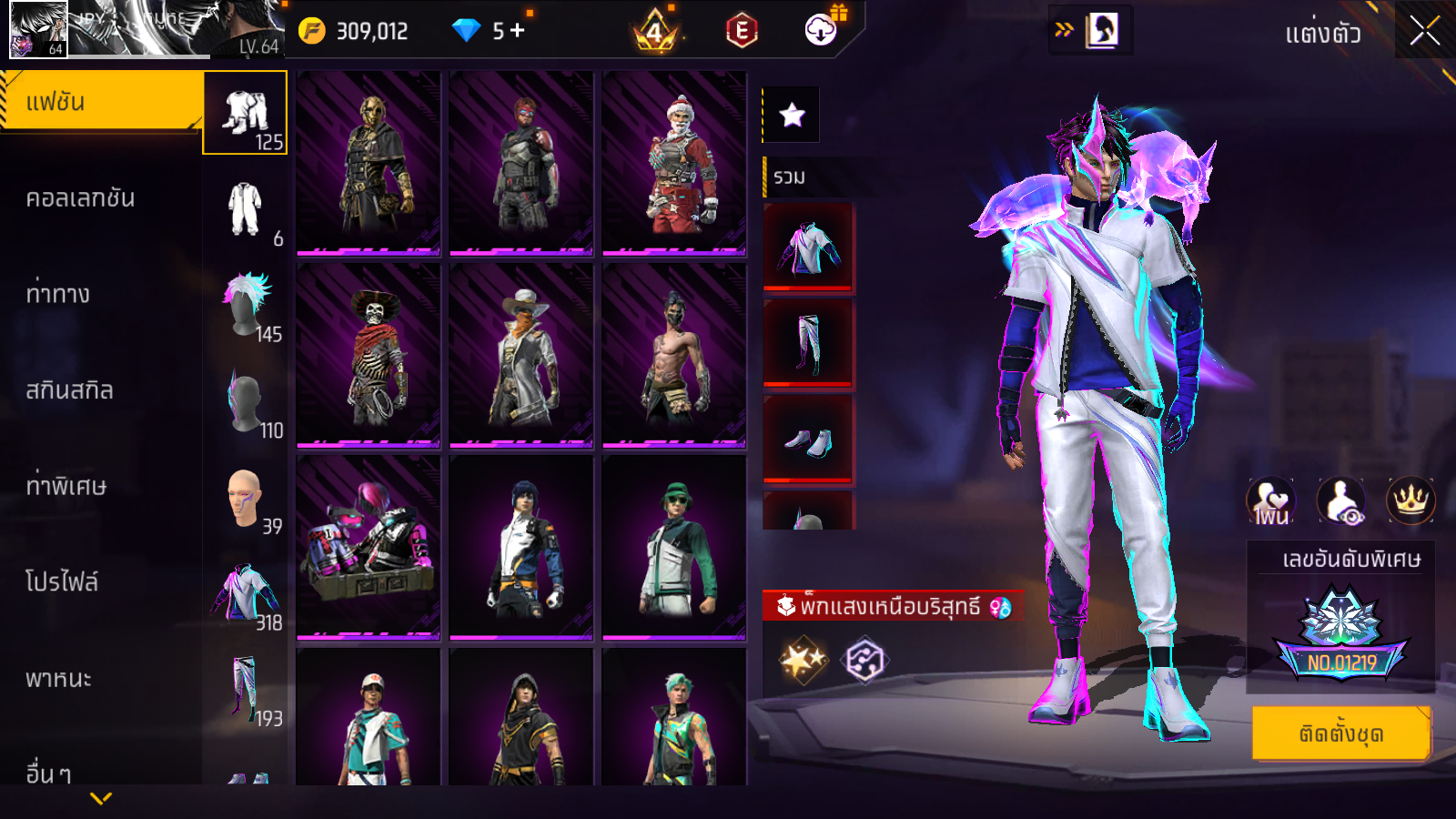Choose the golden mask dark robe outfit
Image resolution: width=1456 pixels, height=819 pixels.
[x=369, y=162]
